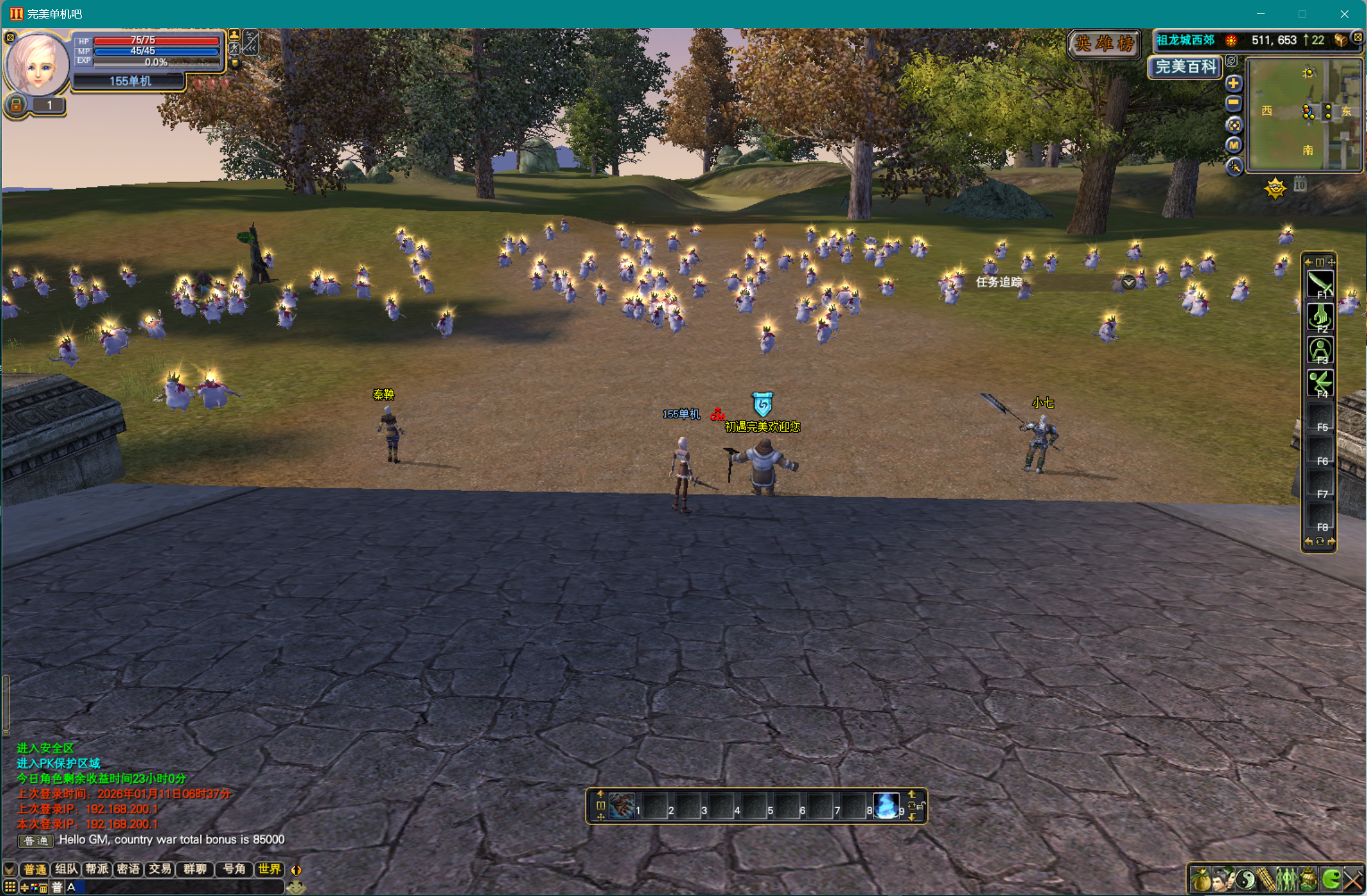Switch chat to the 世界 world channel
1367x896 pixels.
(x=269, y=869)
